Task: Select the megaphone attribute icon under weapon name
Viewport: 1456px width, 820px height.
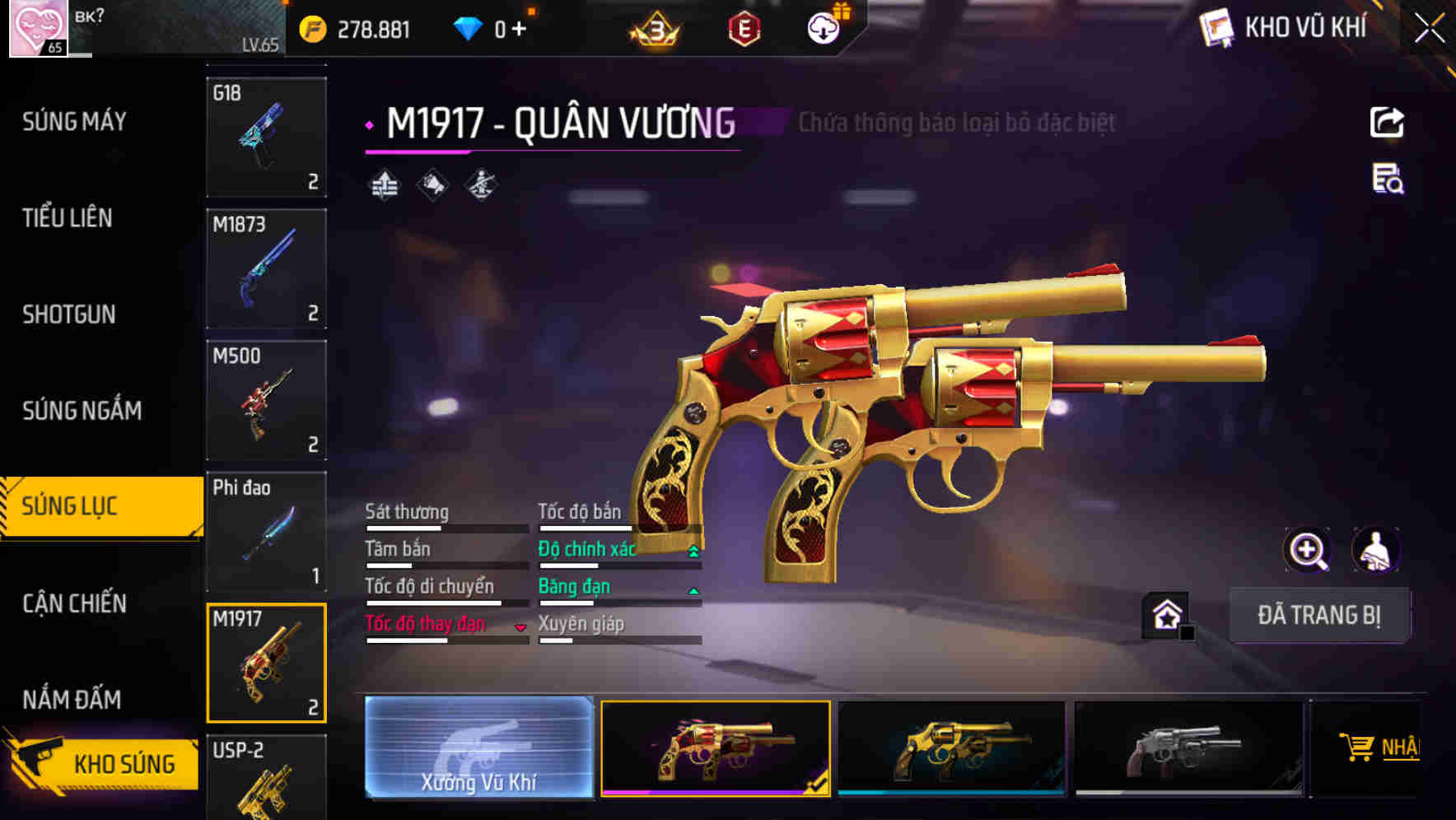Action: [432, 185]
